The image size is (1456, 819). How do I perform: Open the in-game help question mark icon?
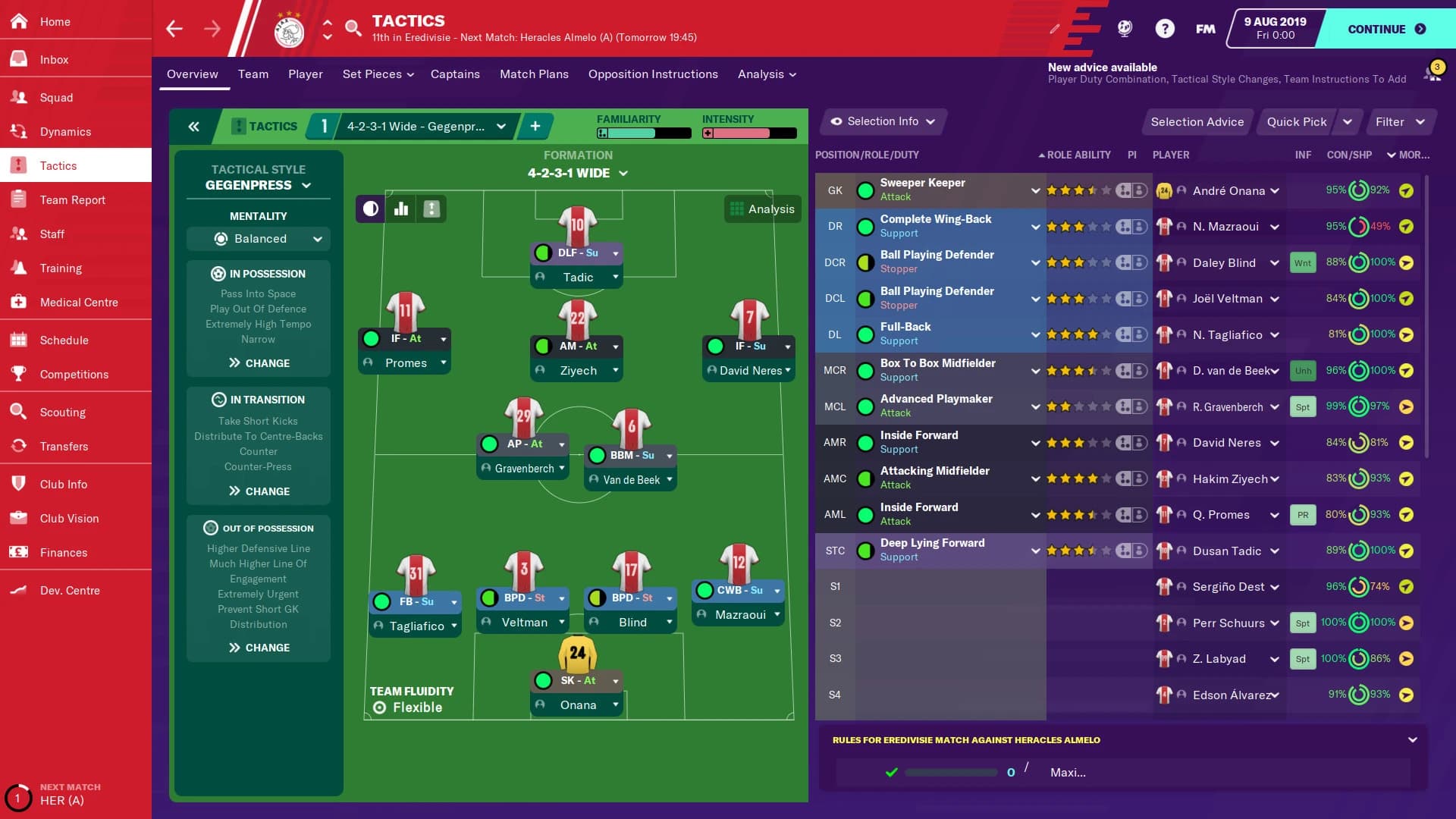[x=1164, y=28]
